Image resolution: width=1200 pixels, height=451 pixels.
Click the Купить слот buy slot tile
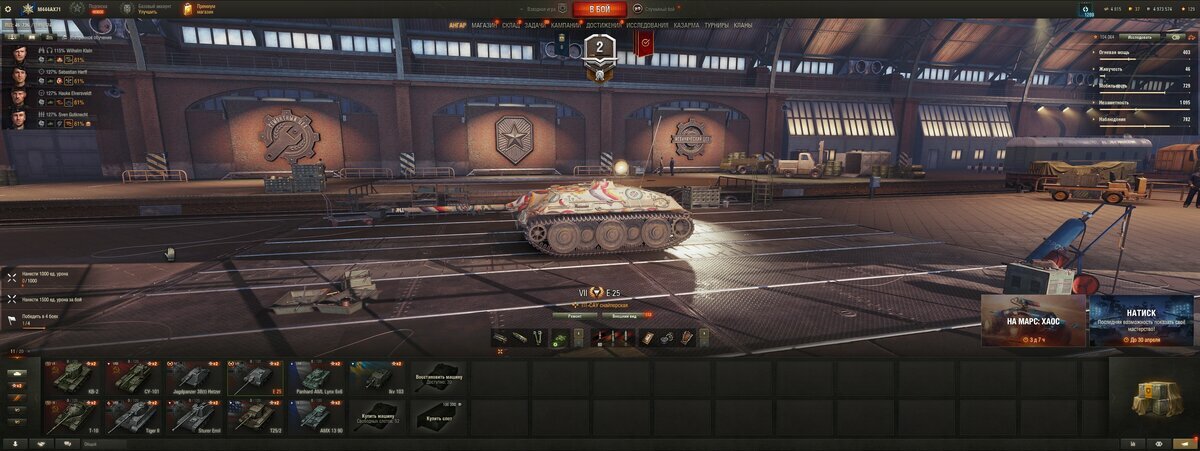[438, 414]
